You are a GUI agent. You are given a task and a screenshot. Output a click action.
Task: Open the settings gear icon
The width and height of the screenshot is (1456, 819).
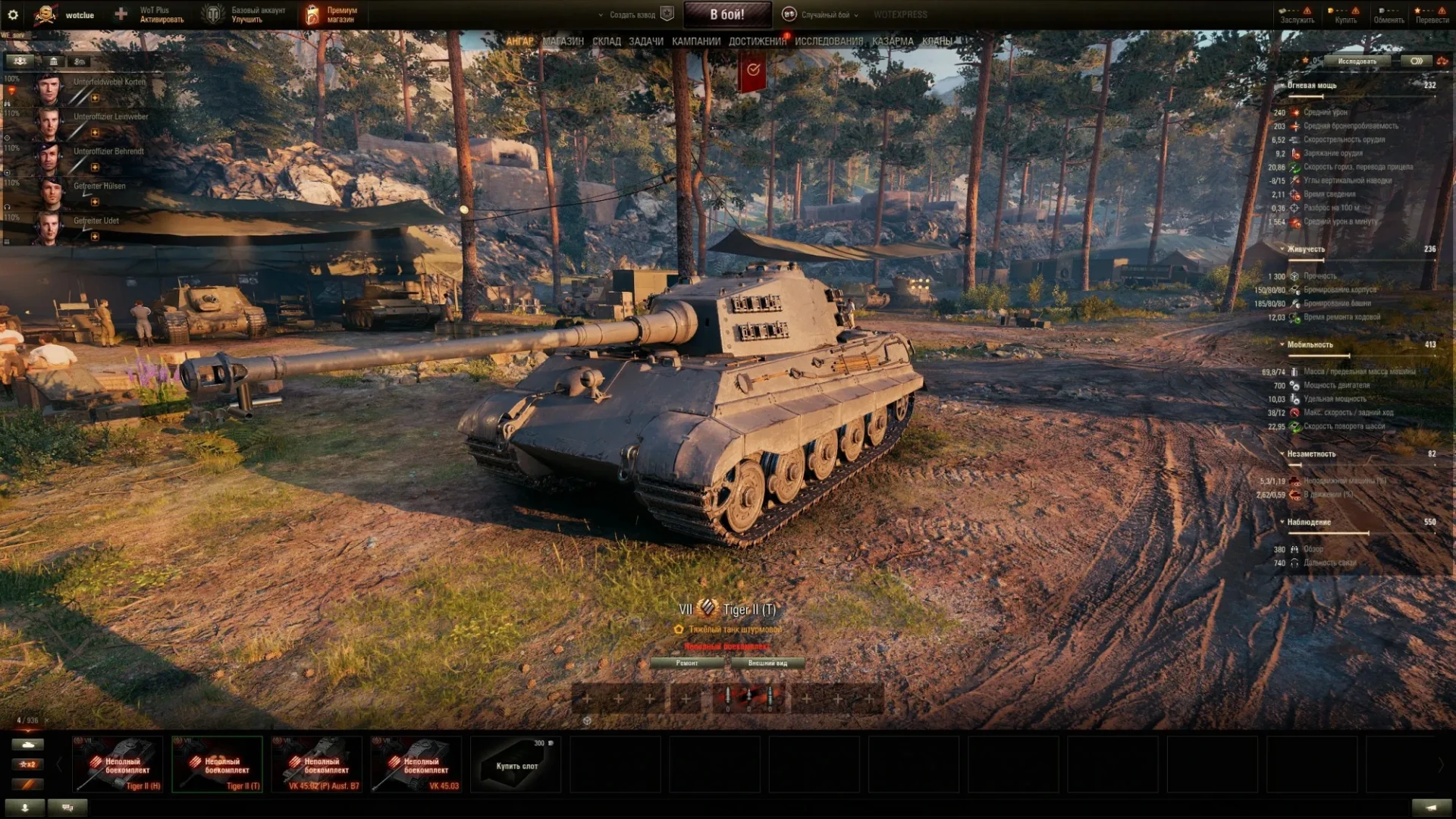(x=13, y=14)
